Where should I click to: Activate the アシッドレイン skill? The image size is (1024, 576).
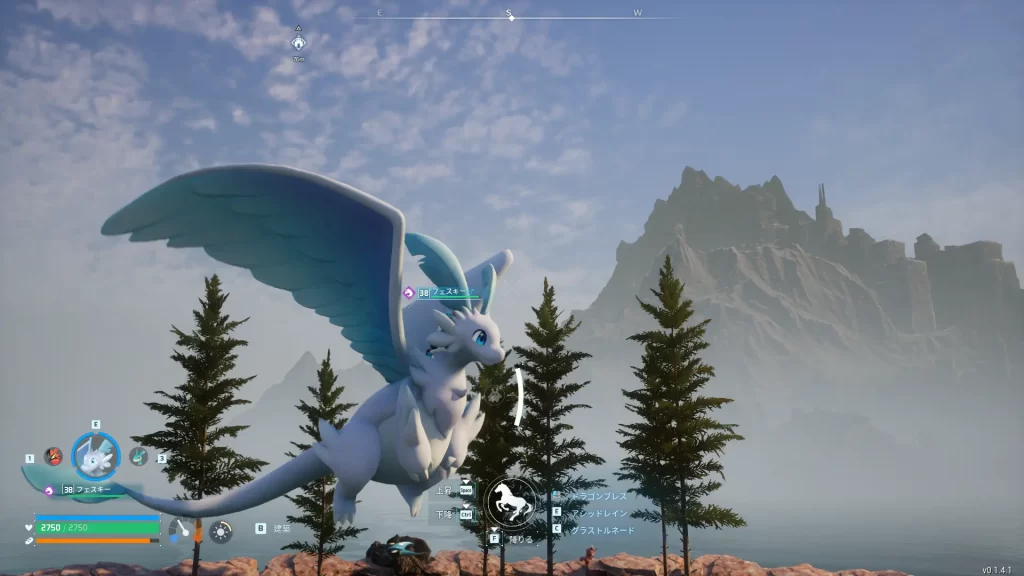click(x=600, y=512)
